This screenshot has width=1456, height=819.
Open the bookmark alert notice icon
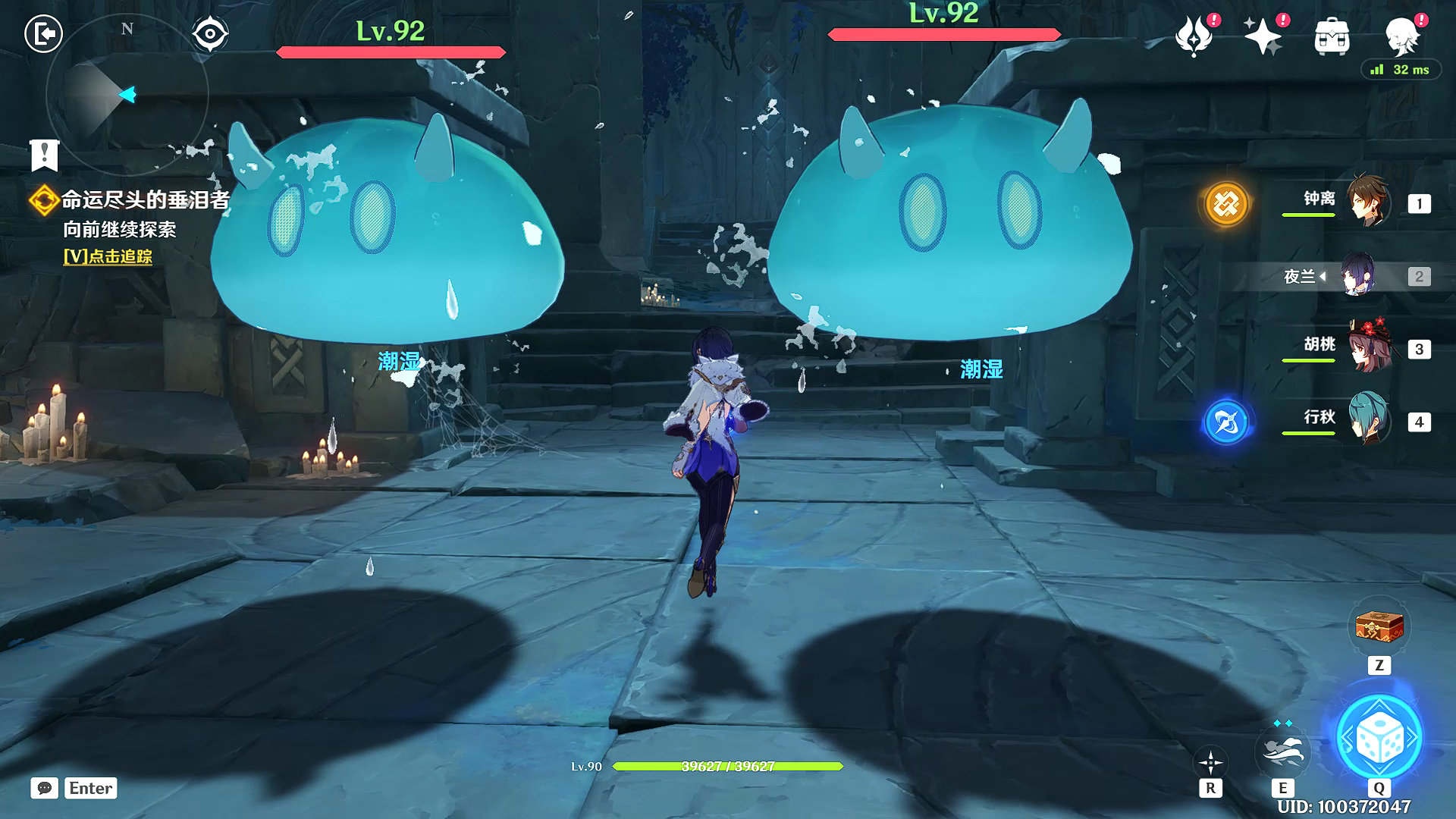[45, 155]
